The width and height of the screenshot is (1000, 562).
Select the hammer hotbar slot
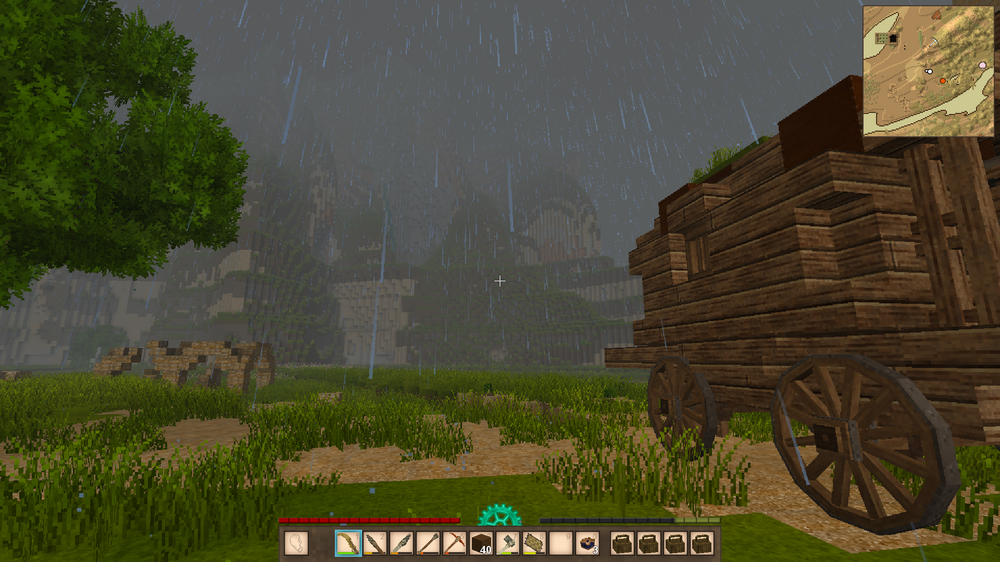pyautogui.click(x=508, y=543)
